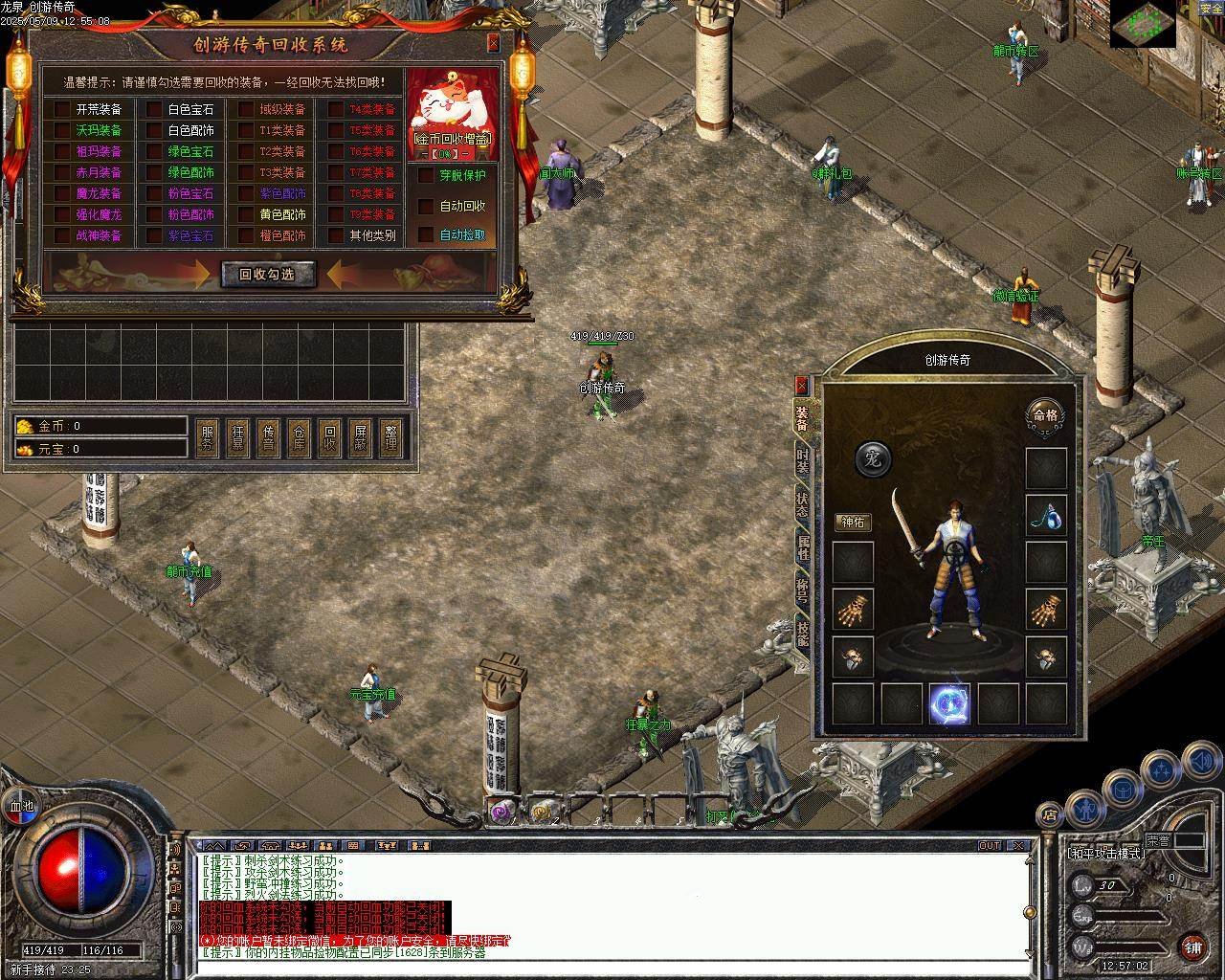
Task: Tick the 开荒装备 checkbox
Action: (x=62, y=109)
